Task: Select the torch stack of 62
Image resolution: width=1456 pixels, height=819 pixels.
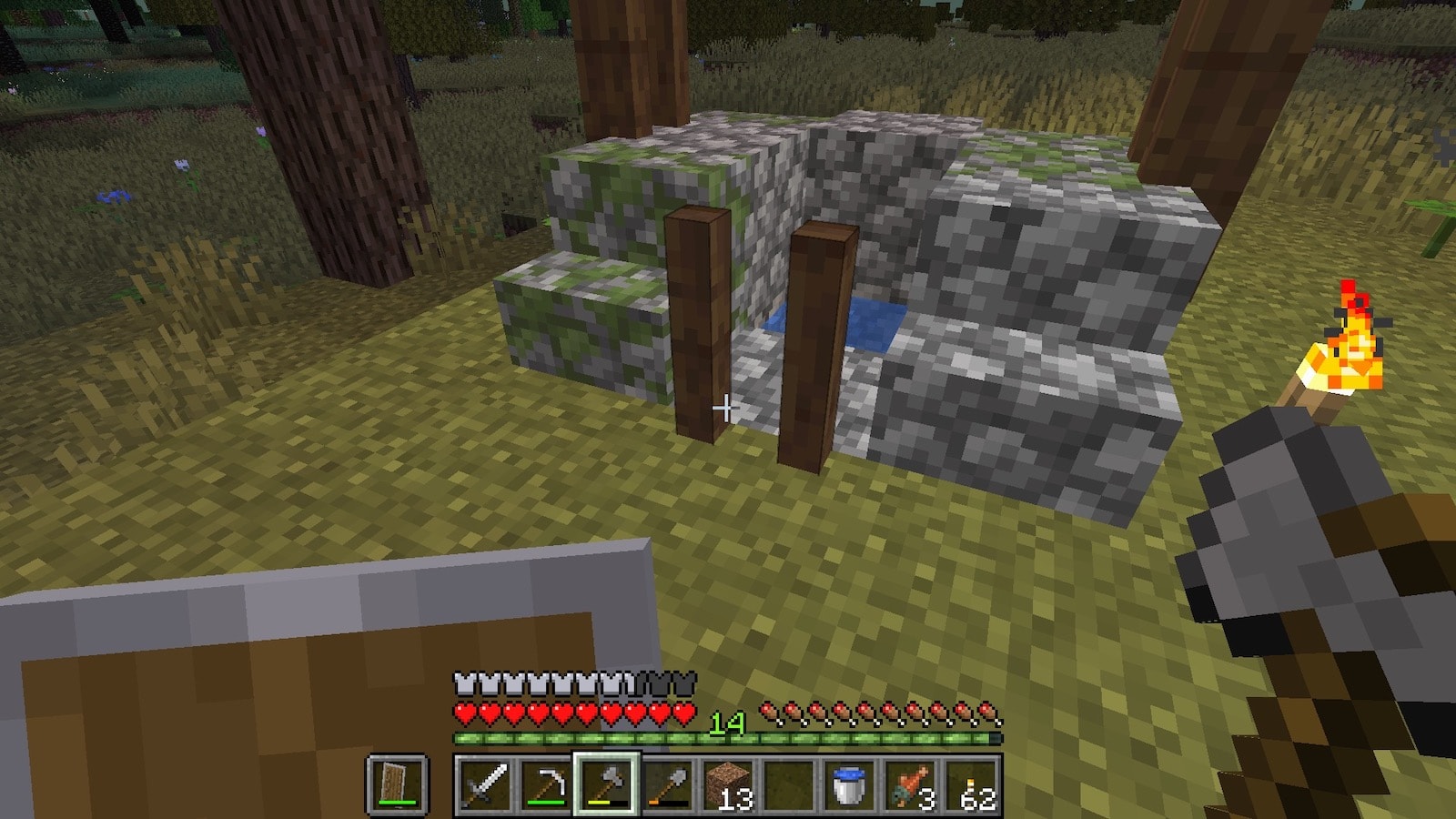Action: (971, 784)
